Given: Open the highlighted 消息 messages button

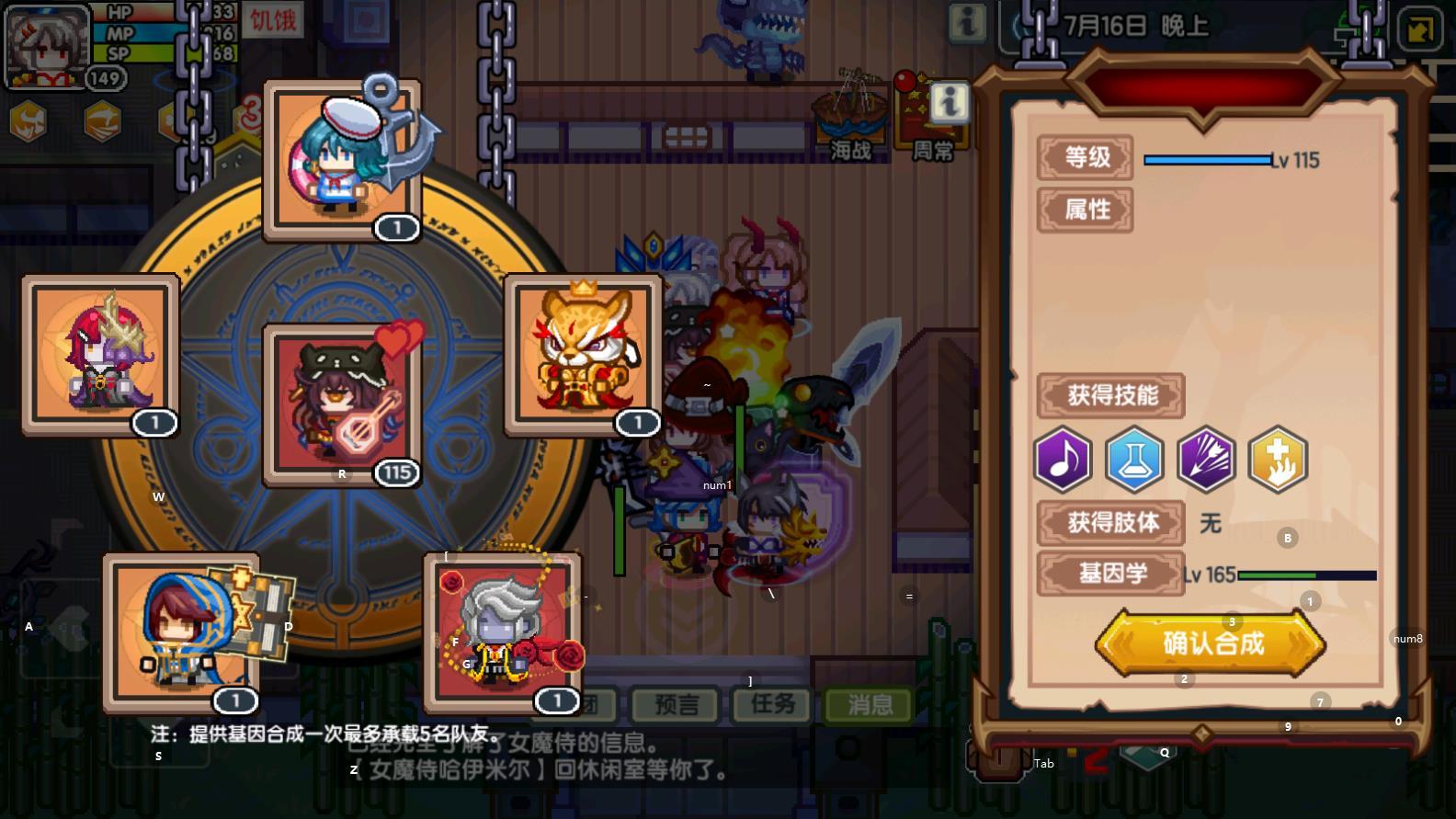Looking at the screenshot, I should click(868, 705).
